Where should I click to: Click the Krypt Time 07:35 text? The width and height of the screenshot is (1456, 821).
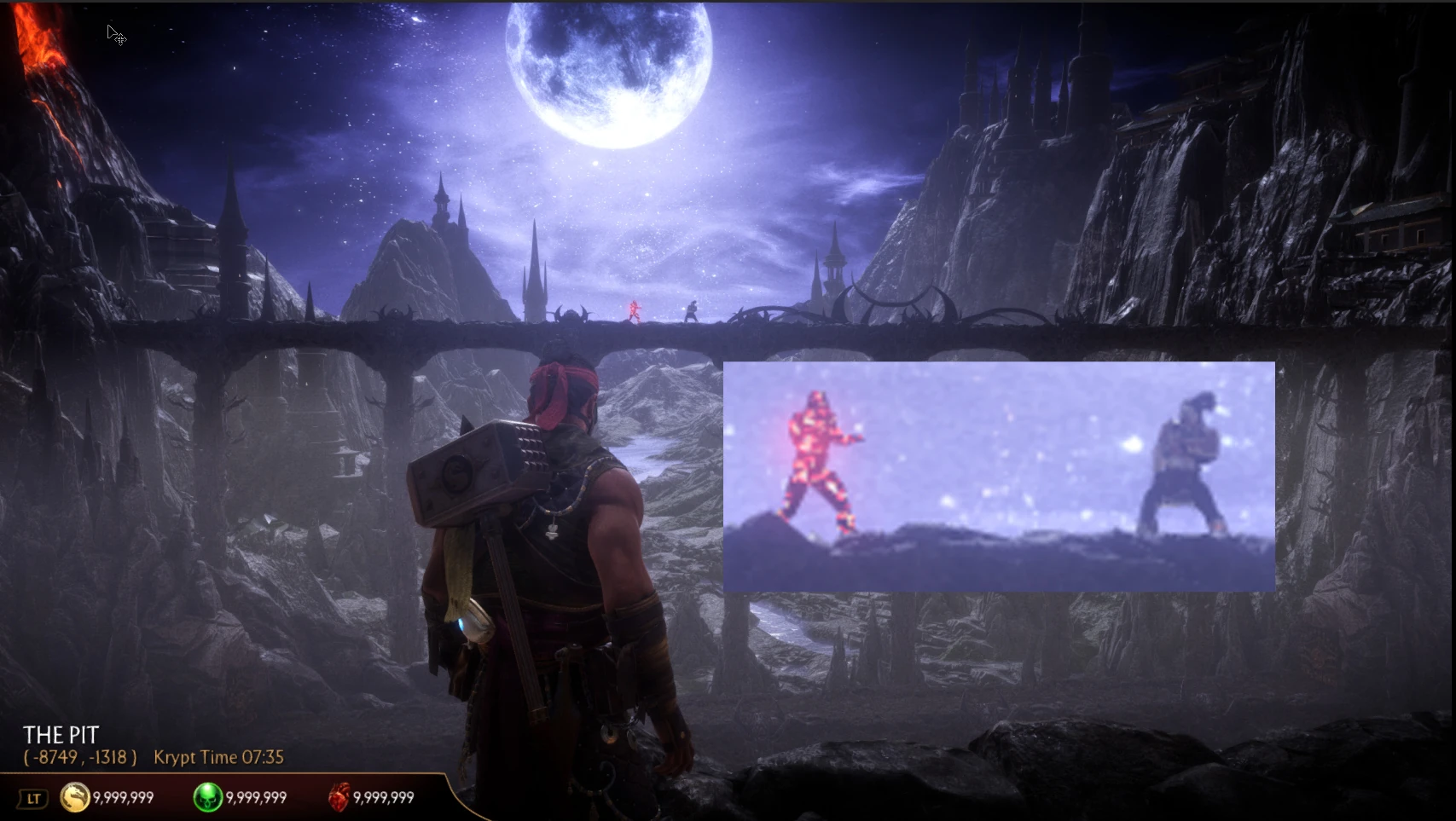(218, 757)
